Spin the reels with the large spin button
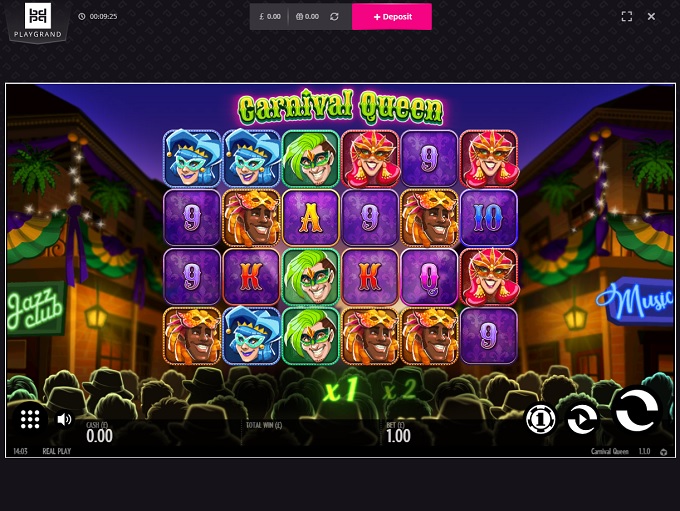Viewport: 680px width, 511px height. (x=636, y=409)
